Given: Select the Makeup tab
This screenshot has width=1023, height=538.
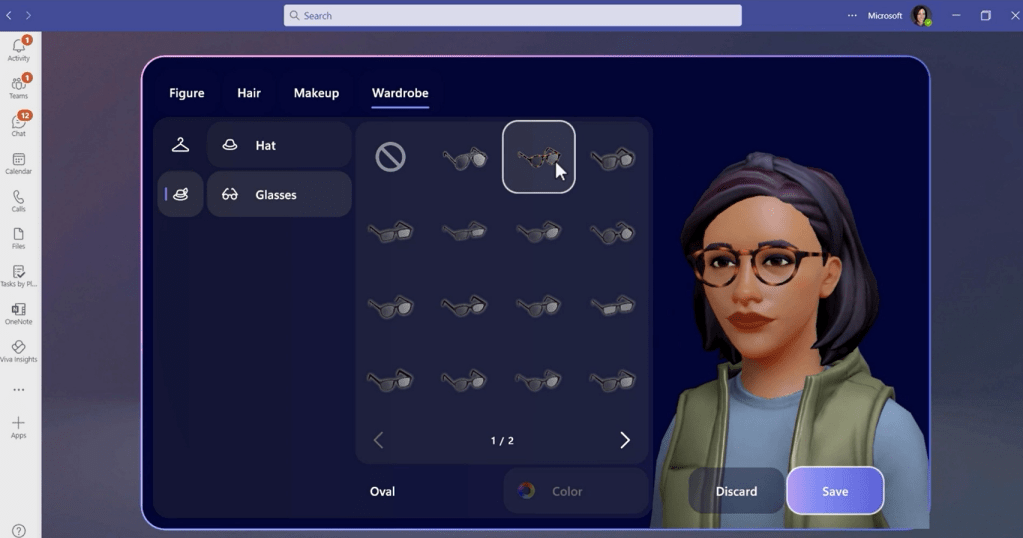Looking at the screenshot, I should coord(316,93).
